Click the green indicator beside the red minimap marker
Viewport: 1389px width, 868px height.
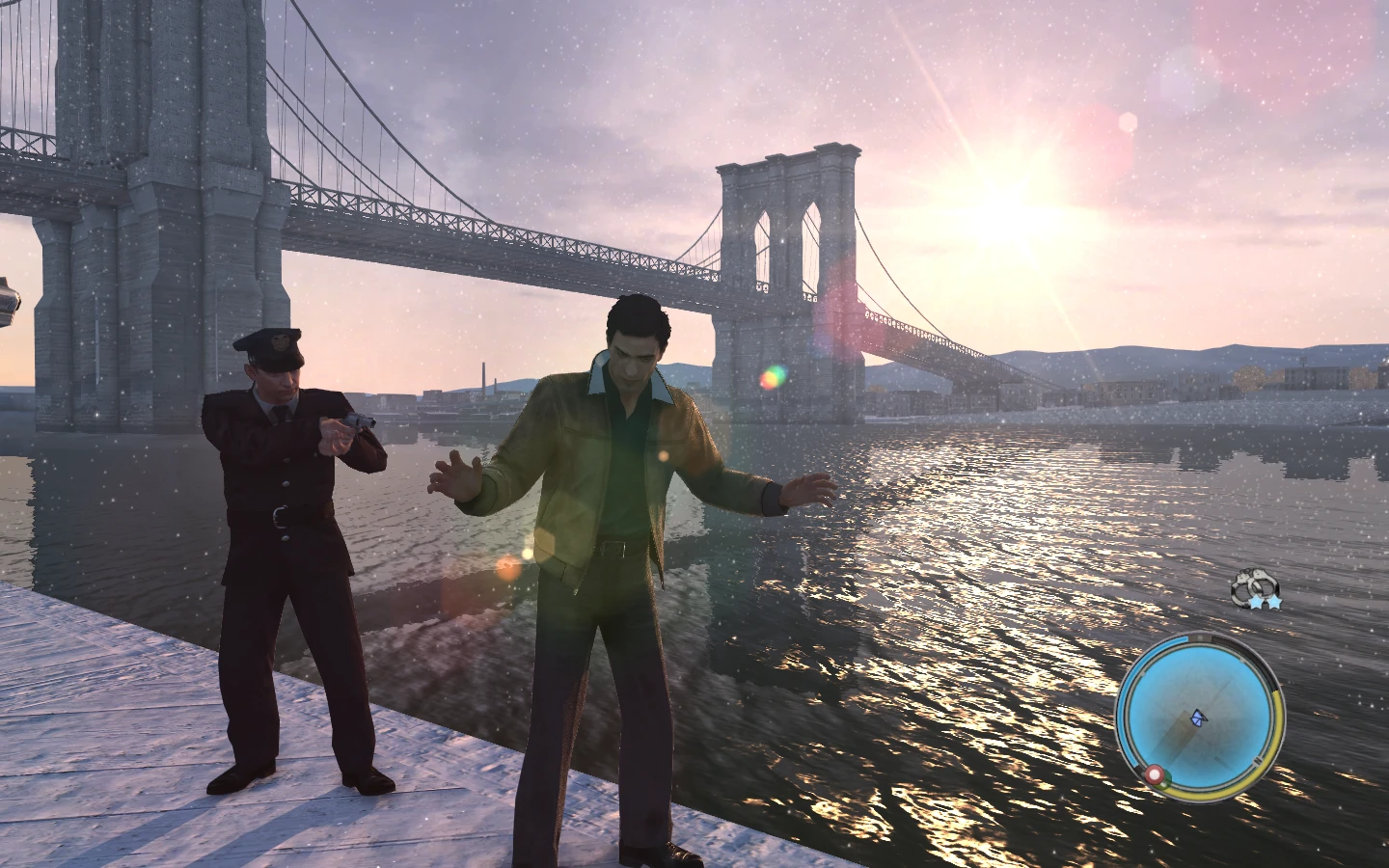click(x=1165, y=780)
